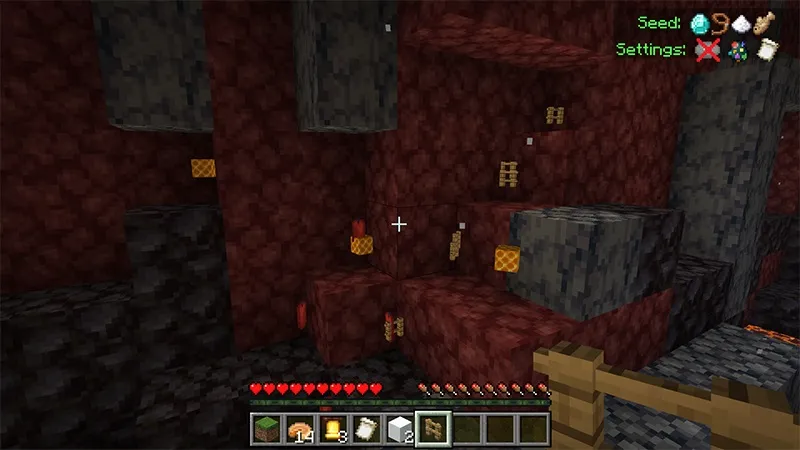
Task: Click the red-crossed stone settings icon
Action: click(708, 49)
